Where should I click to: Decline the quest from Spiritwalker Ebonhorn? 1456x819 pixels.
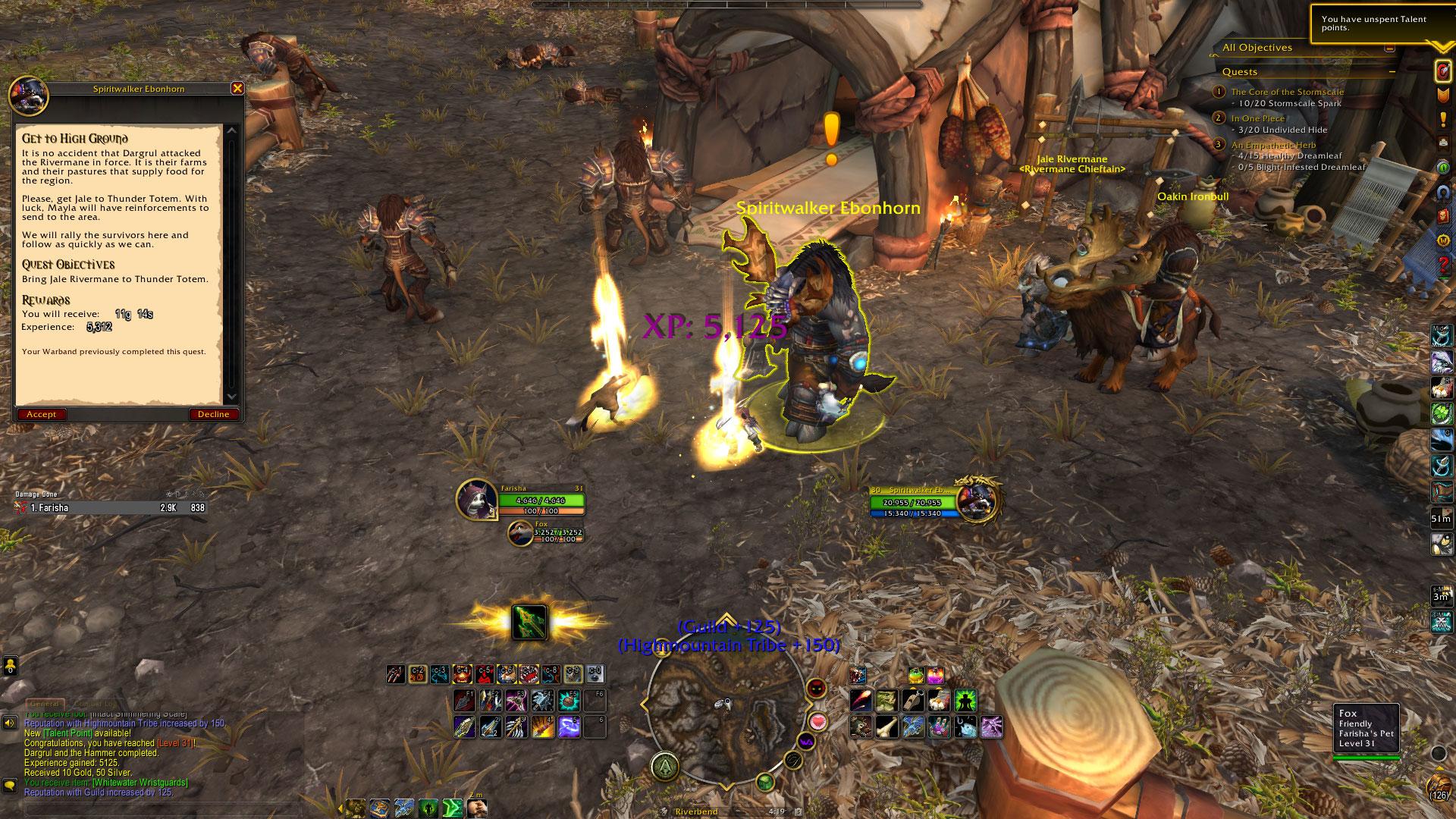tap(213, 414)
